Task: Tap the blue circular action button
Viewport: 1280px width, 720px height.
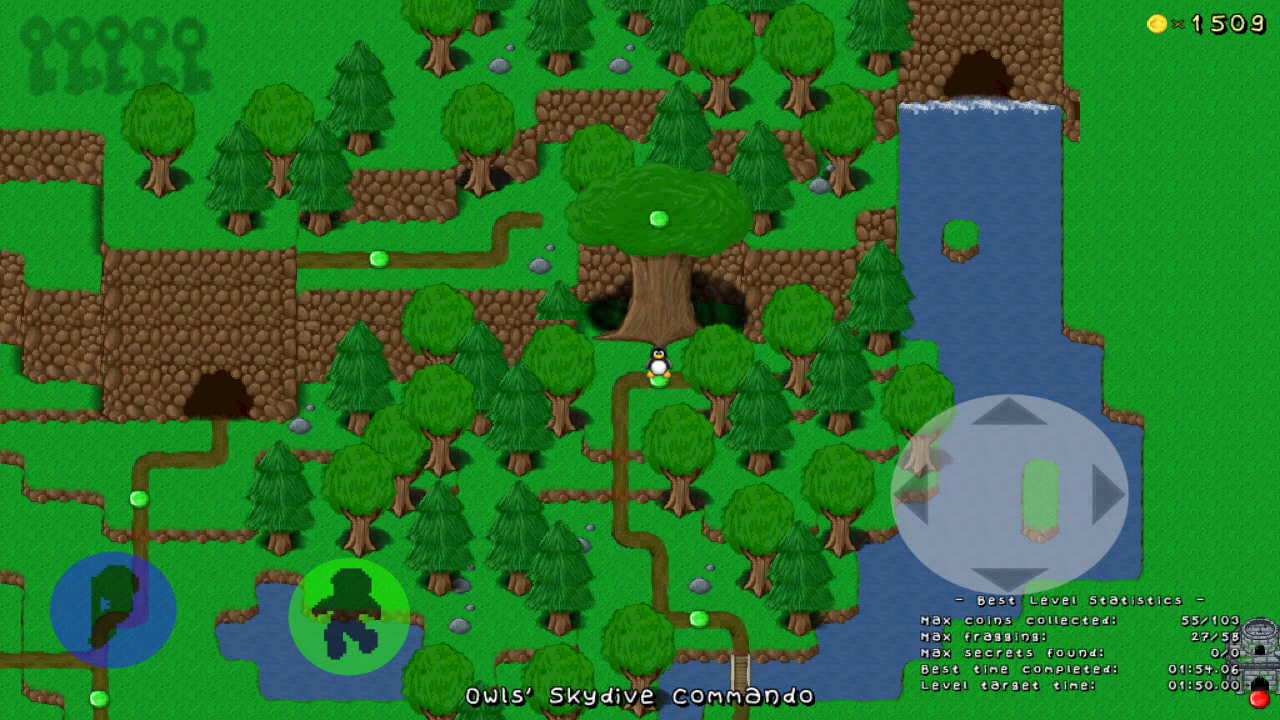Action: [113, 609]
